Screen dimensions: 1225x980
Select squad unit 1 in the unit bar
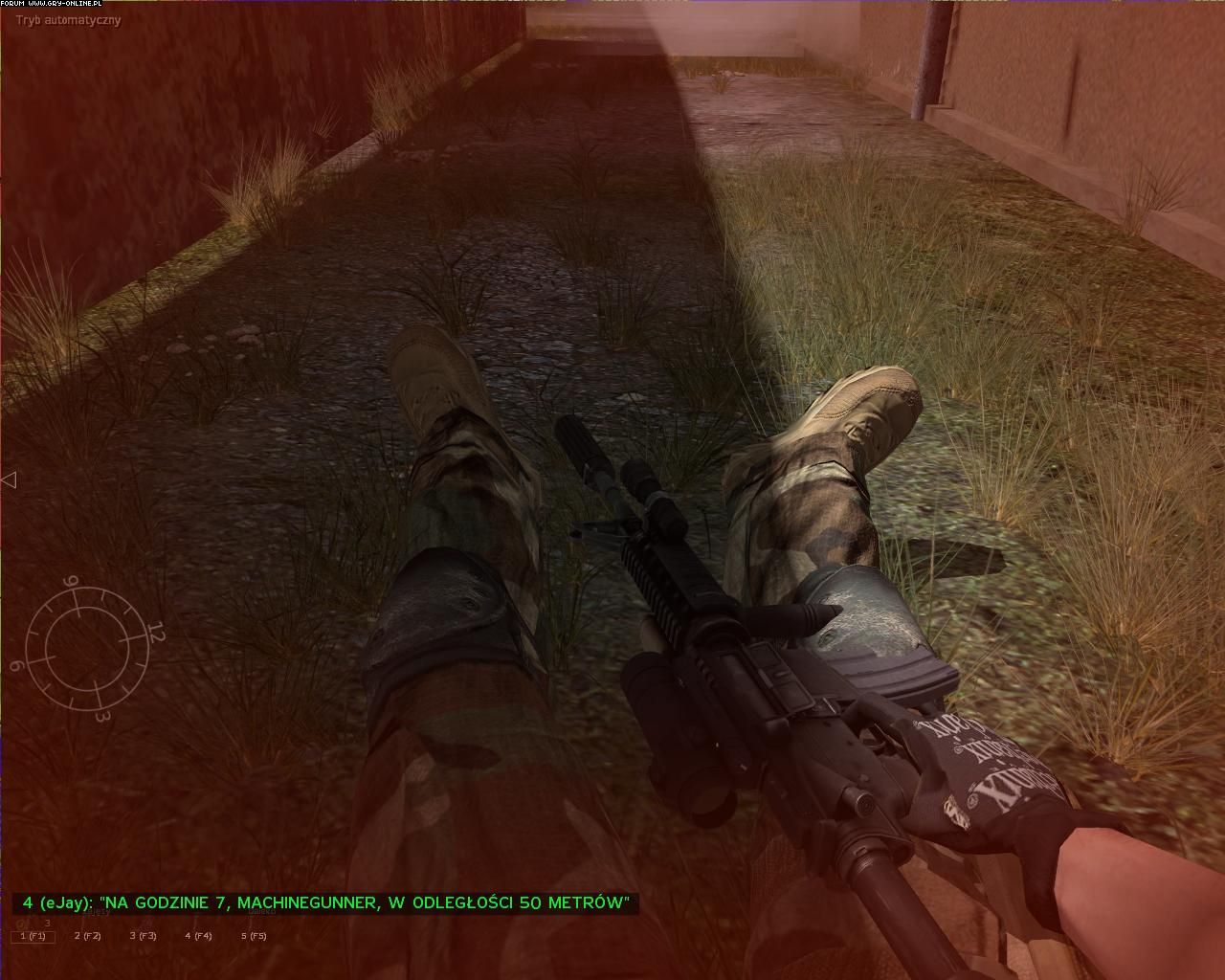coord(33,936)
